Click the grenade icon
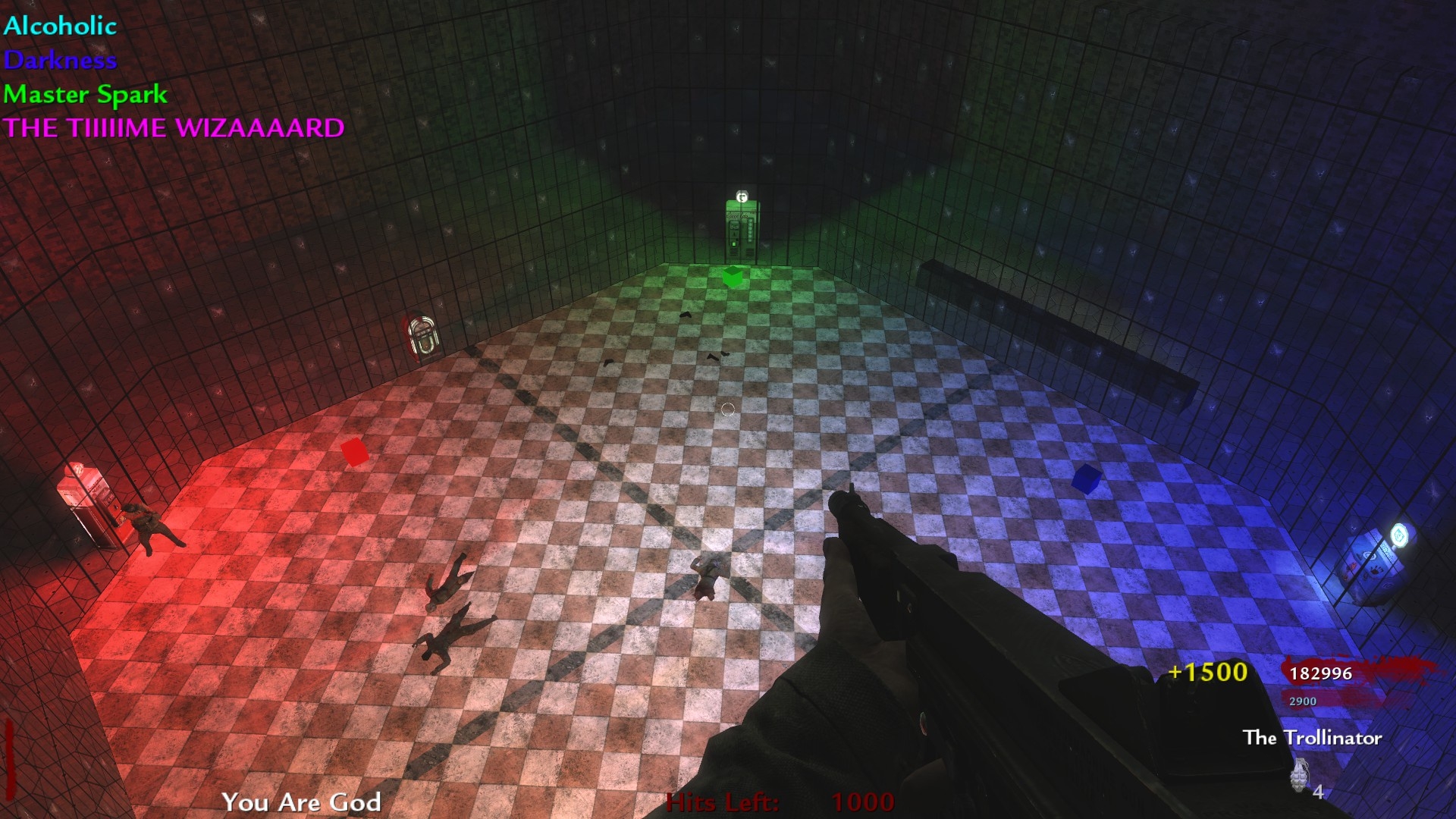 point(1300,775)
